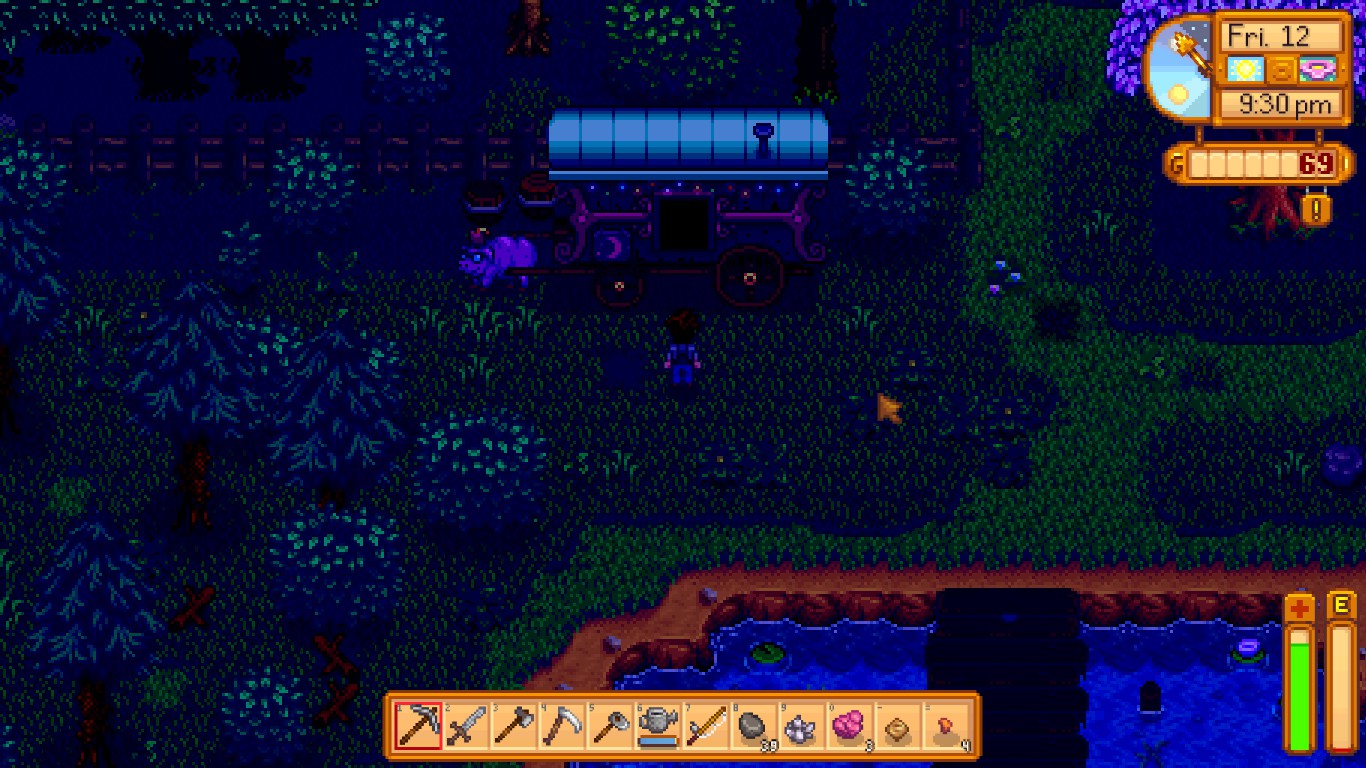
Task: Select the orange item stack of four
Action: (944, 726)
